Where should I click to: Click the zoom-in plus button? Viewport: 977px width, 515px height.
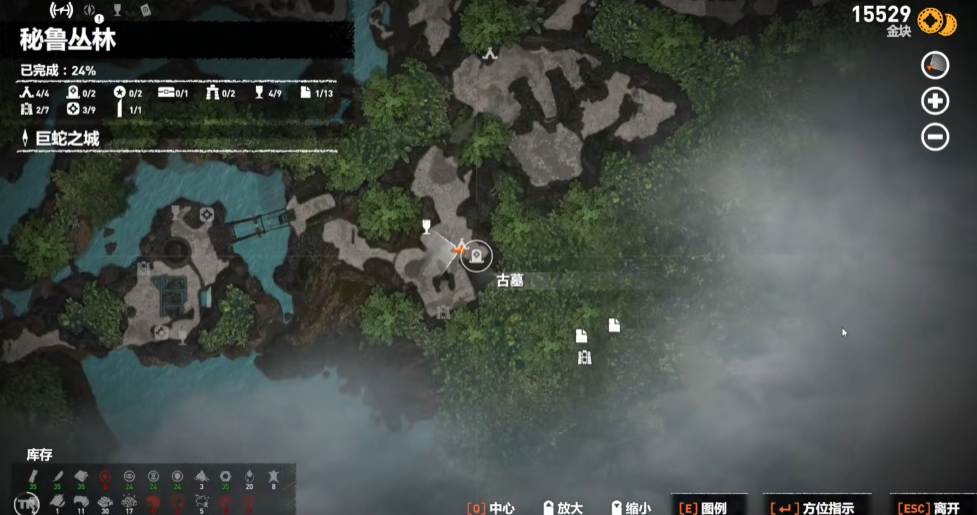point(935,101)
